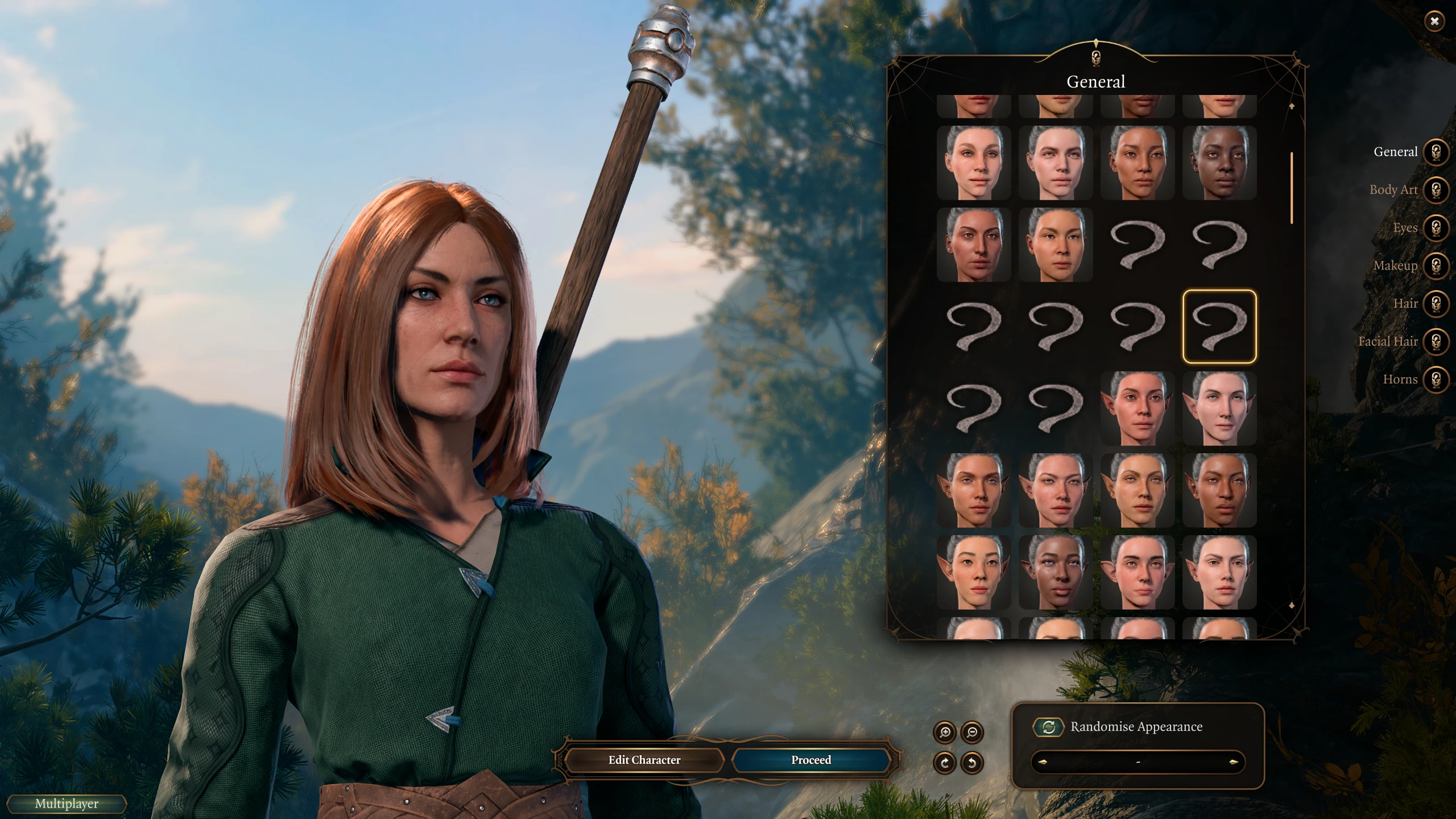Click the Randomise Appearance refresh icon
The height and width of the screenshot is (819, 1456).
tap(1049, 726)
